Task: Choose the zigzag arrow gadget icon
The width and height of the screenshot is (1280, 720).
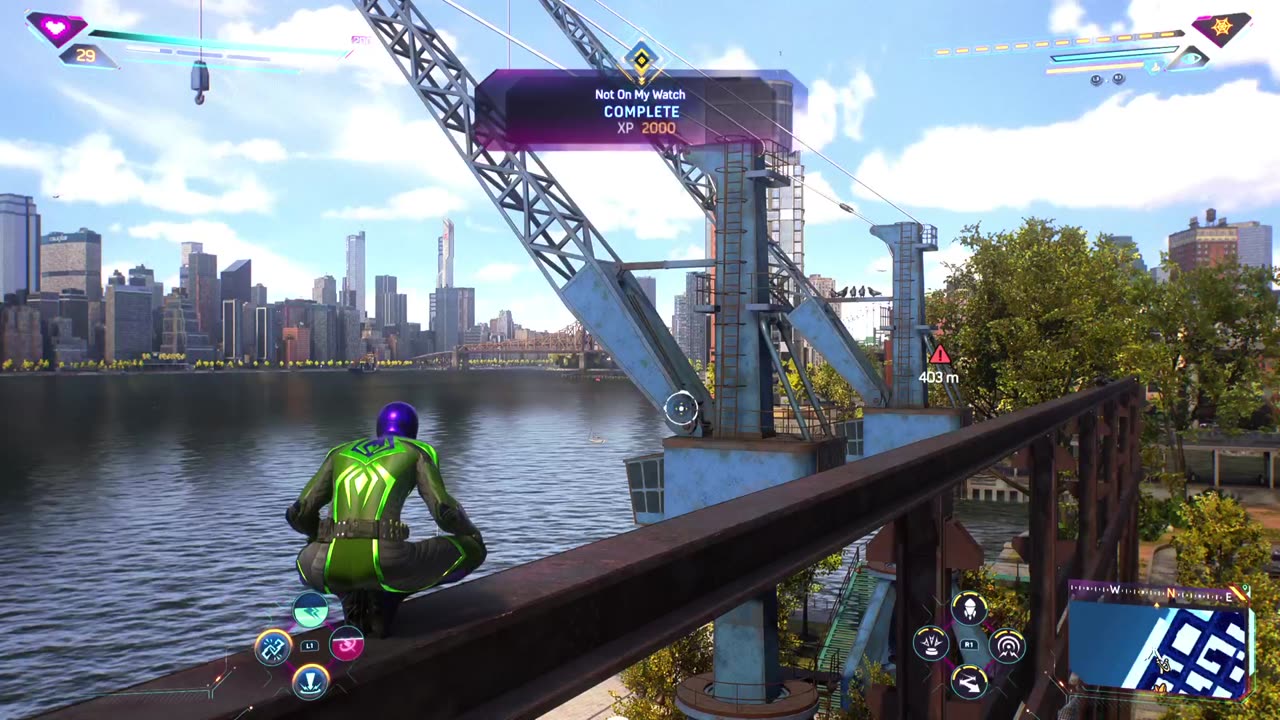Action: [969, 682]
